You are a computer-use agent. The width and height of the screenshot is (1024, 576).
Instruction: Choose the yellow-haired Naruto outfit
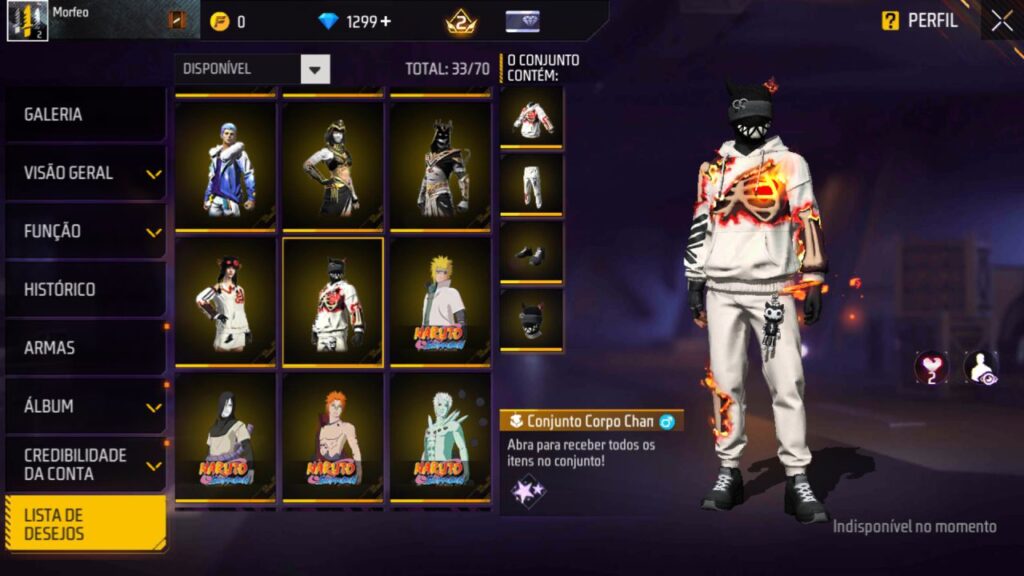(x=440, y=301)
